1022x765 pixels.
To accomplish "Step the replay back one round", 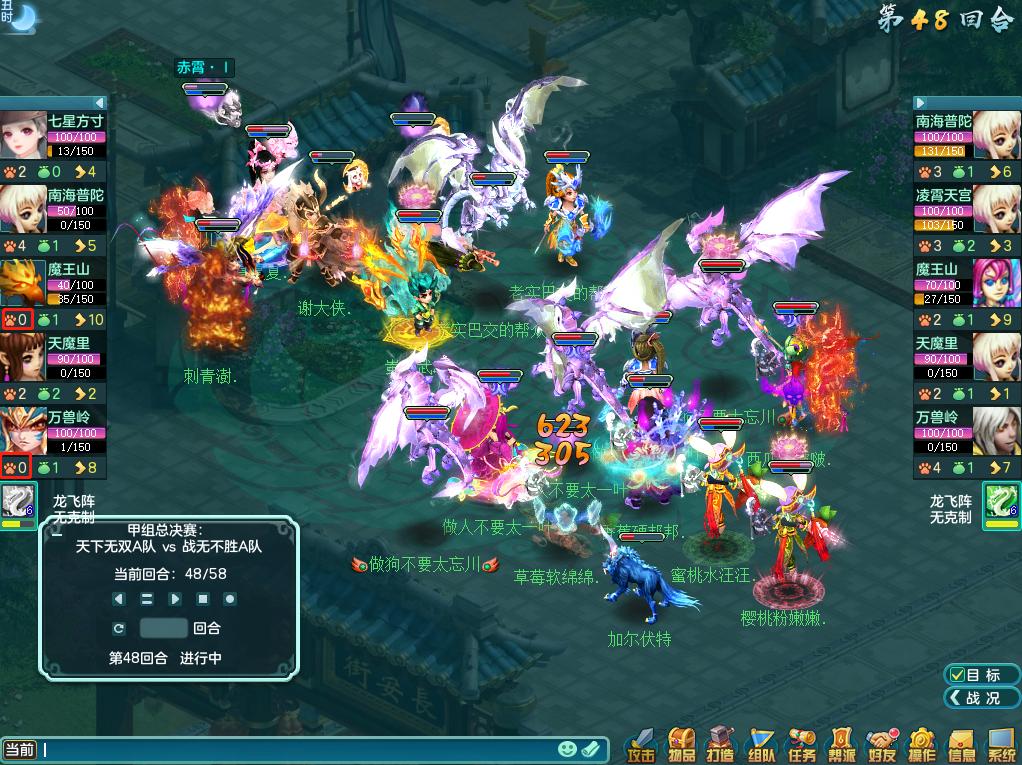I will click(x=119, y=599).
